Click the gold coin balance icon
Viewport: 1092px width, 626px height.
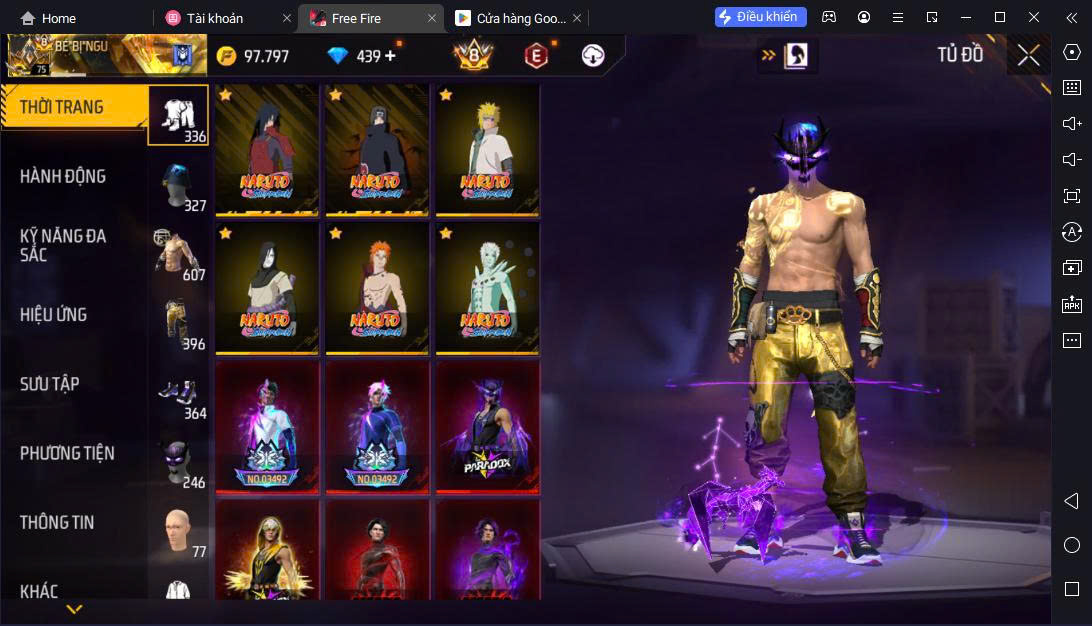click(x=227, y=56)
